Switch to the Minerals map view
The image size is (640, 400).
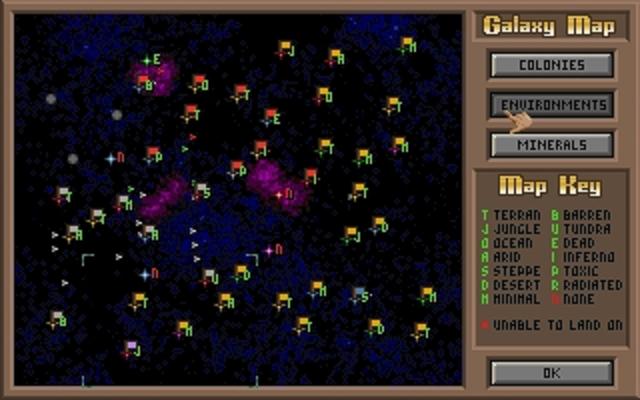coord(551,144)
